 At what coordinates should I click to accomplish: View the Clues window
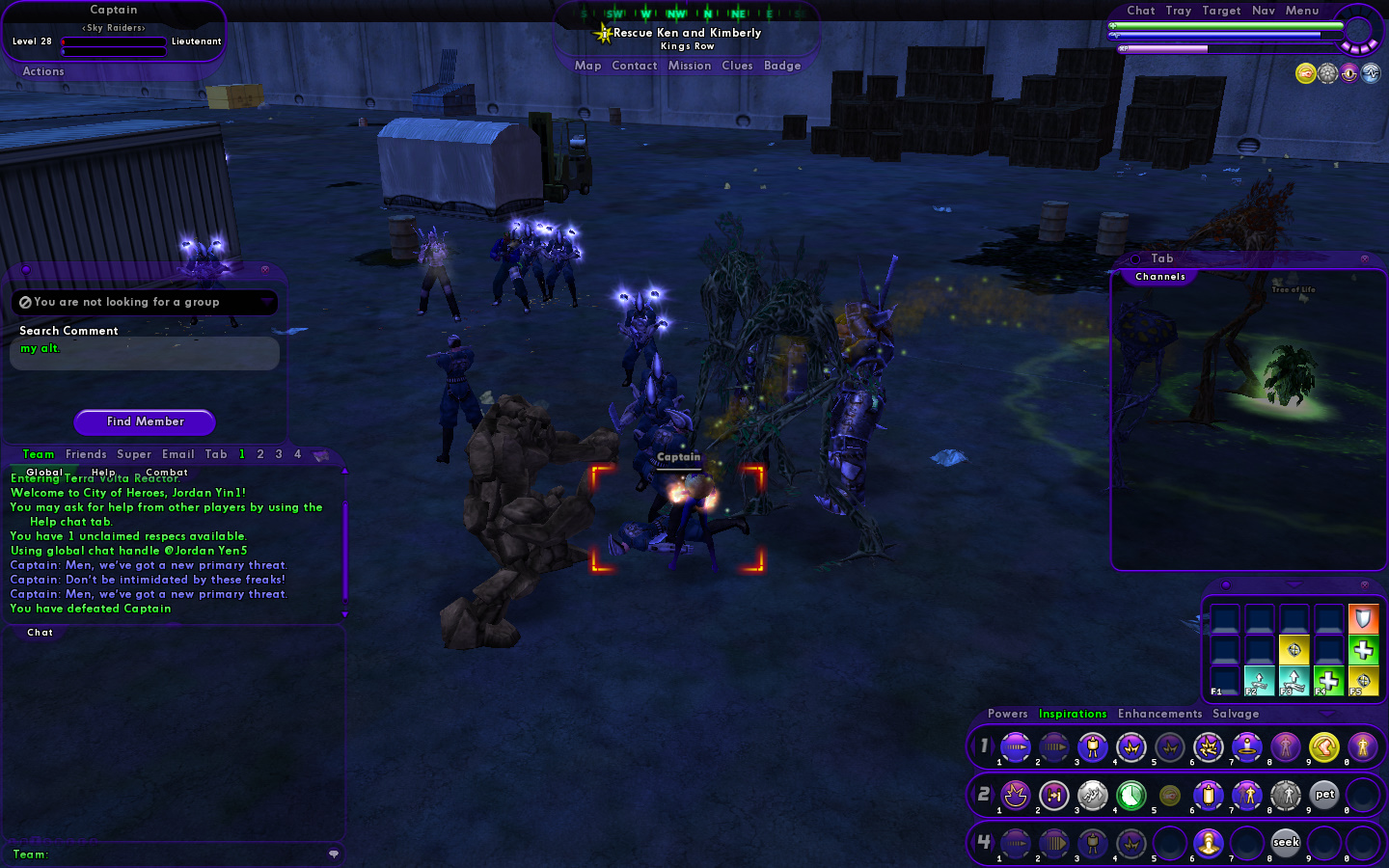coord(737,66)
